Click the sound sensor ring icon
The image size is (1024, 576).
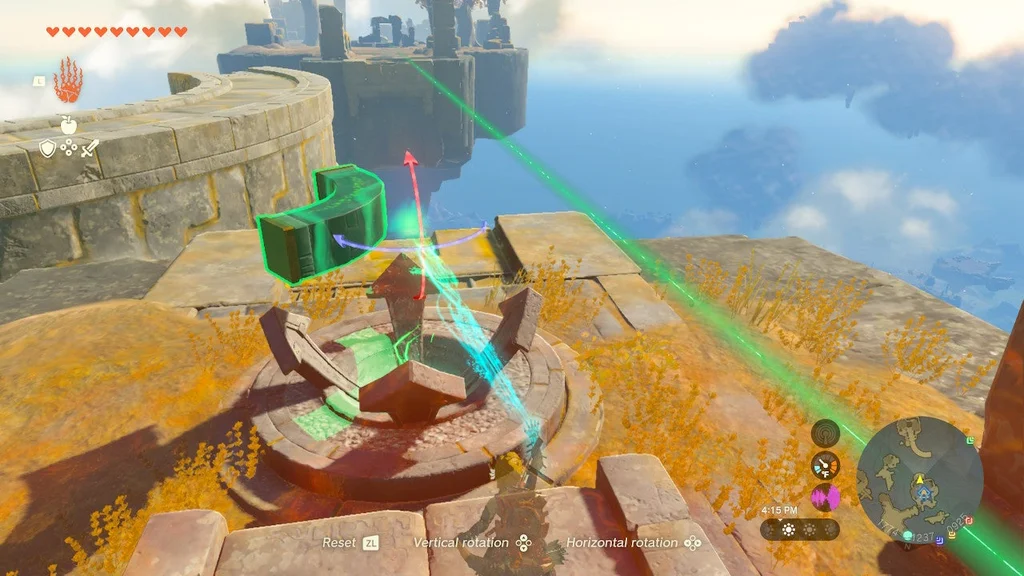(825, 433)
